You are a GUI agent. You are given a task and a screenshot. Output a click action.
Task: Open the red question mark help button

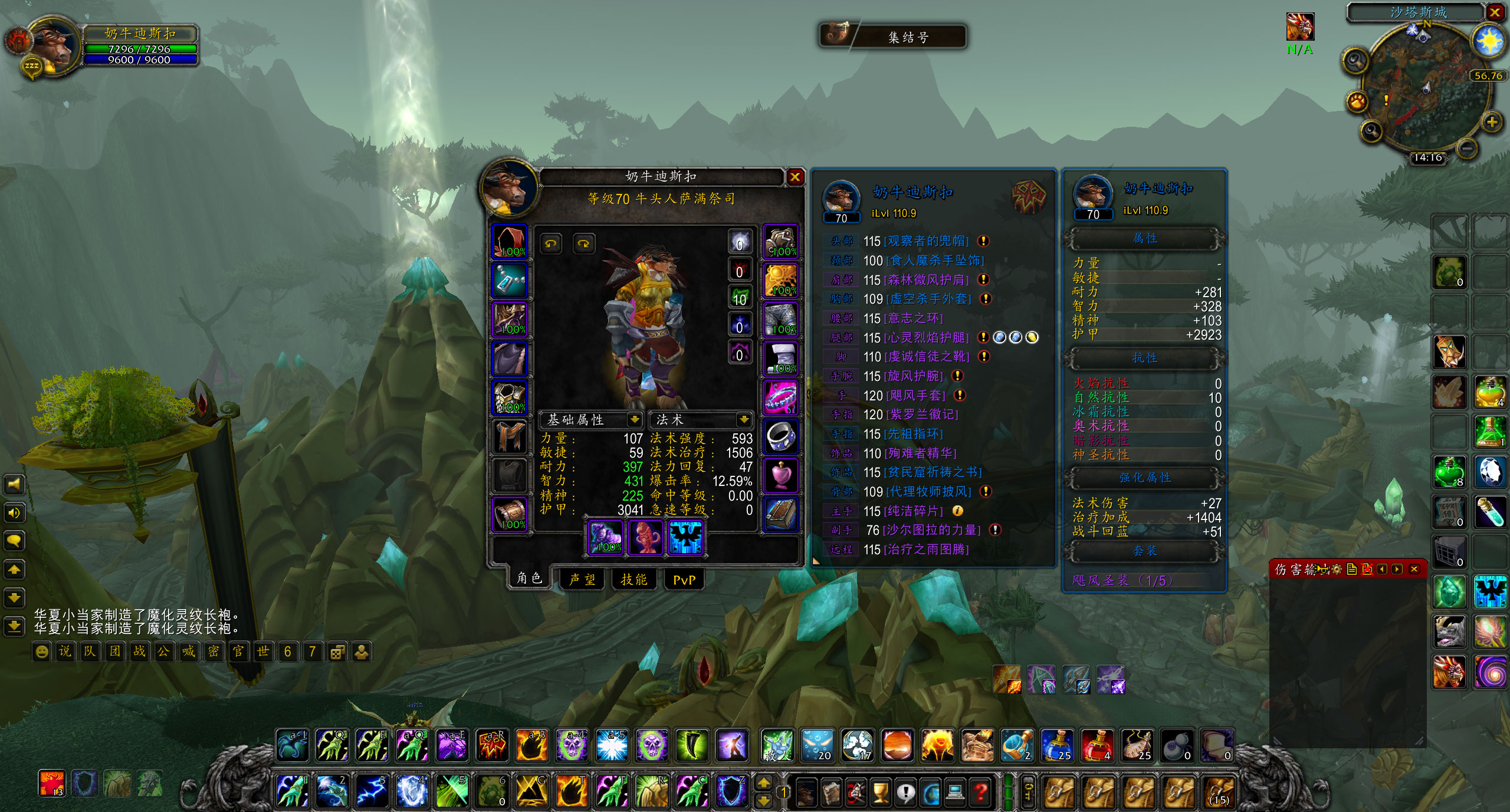point(980,792)
